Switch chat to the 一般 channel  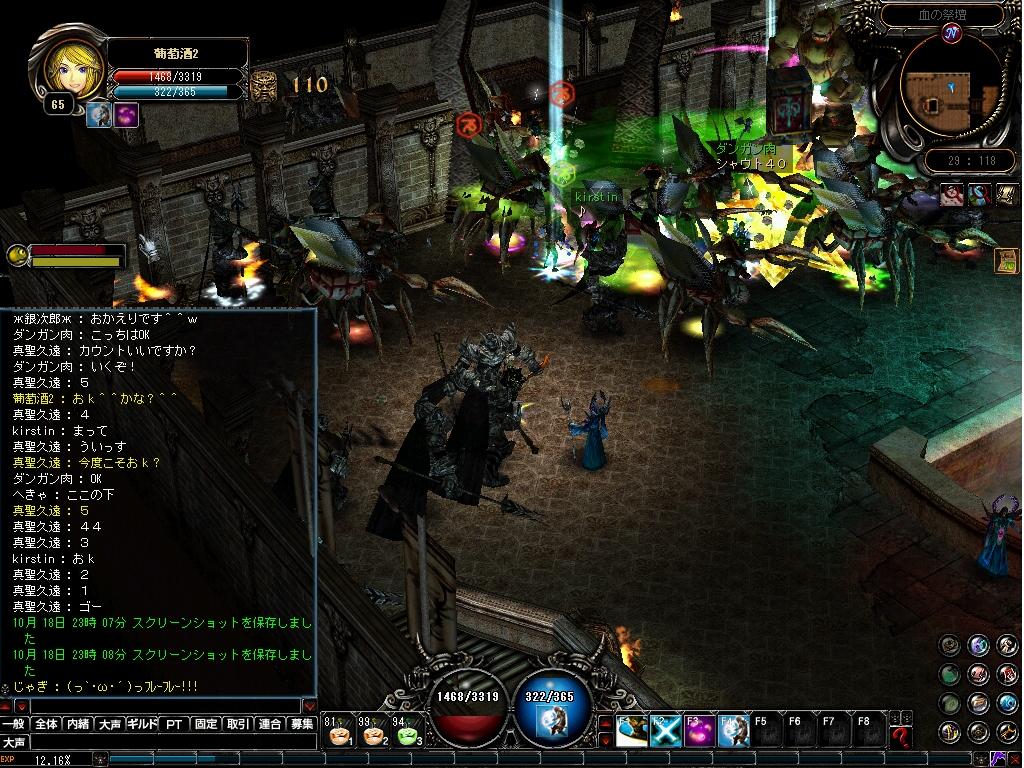[x=14, y=724]
